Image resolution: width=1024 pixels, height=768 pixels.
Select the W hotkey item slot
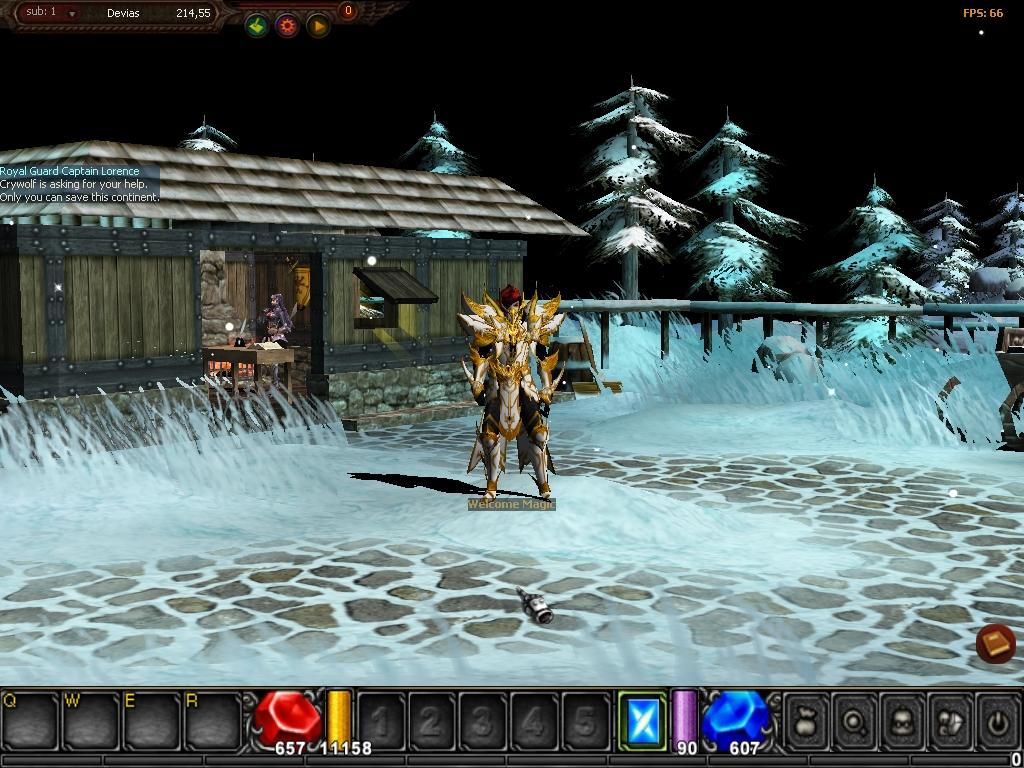click(x=91, y=720)
